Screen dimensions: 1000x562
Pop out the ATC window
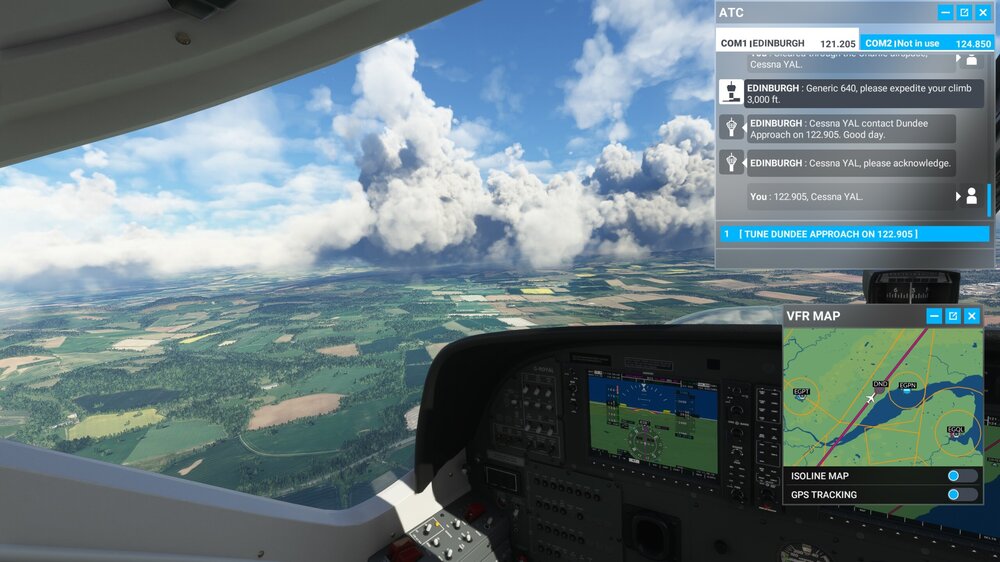point(964,13)
